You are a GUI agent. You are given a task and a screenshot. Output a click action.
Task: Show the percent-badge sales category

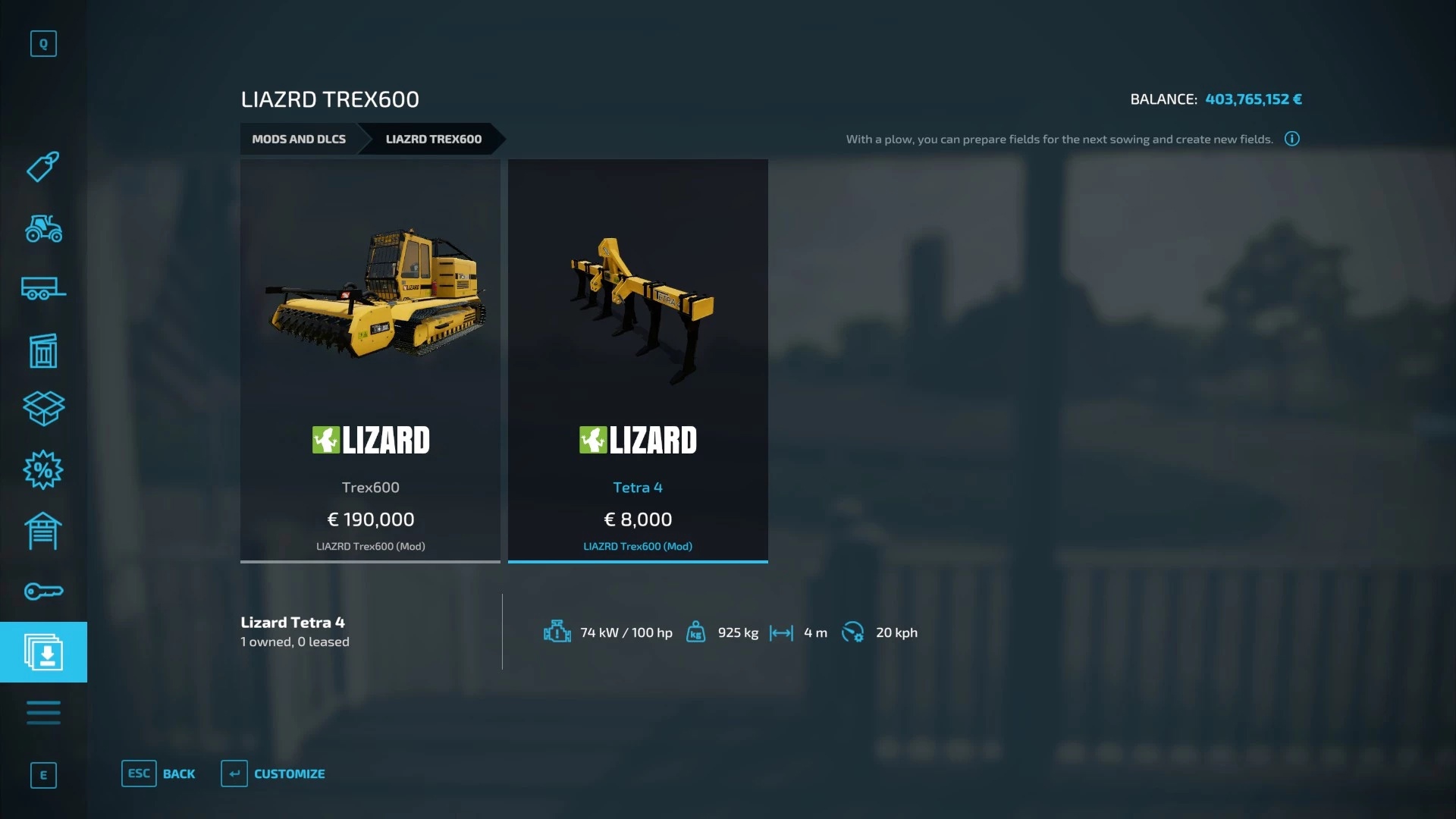(43, 470)
